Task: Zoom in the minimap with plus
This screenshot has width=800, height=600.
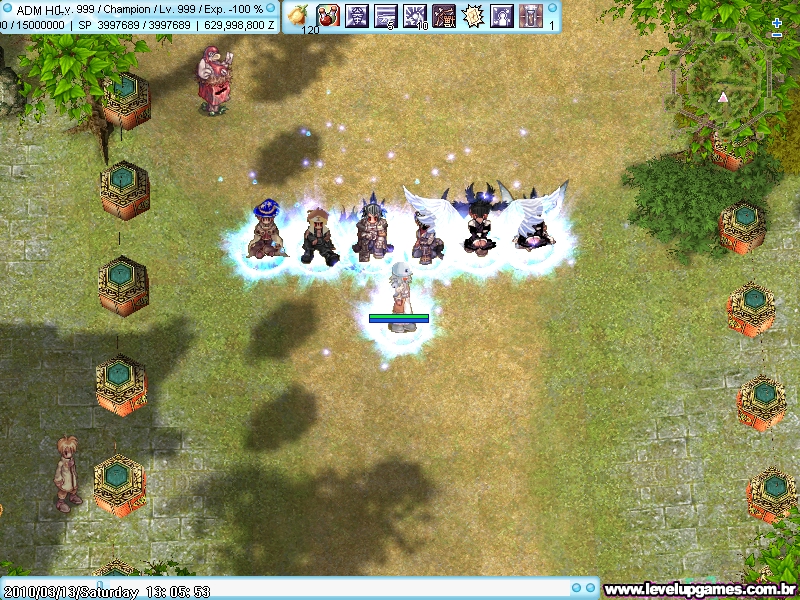Action: (x=778, y=22)
